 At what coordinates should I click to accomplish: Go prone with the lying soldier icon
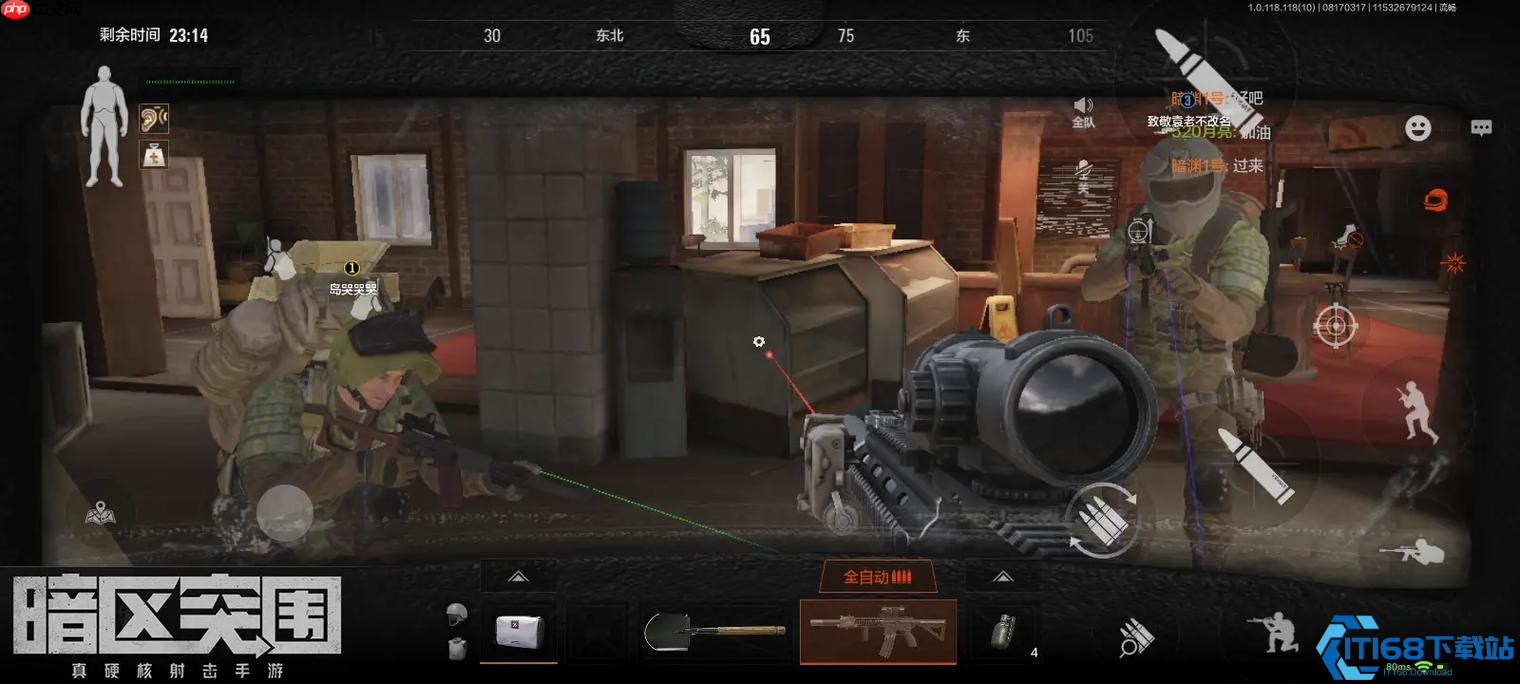1411,551
